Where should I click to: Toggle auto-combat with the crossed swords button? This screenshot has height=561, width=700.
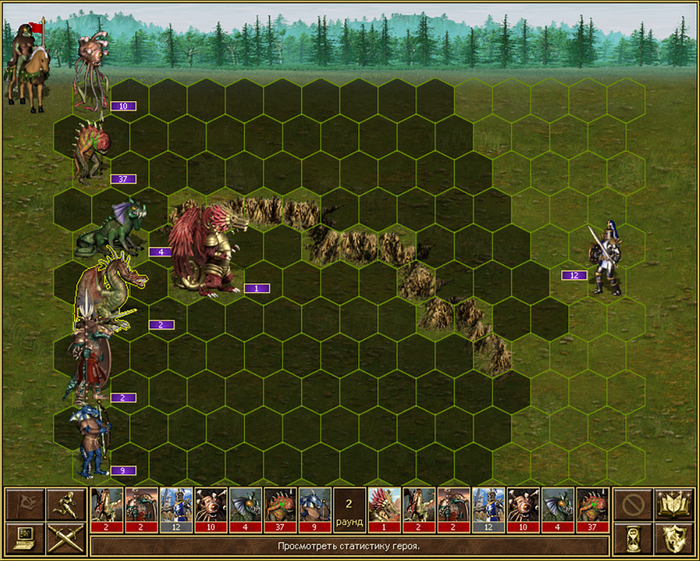click(63, 538)
